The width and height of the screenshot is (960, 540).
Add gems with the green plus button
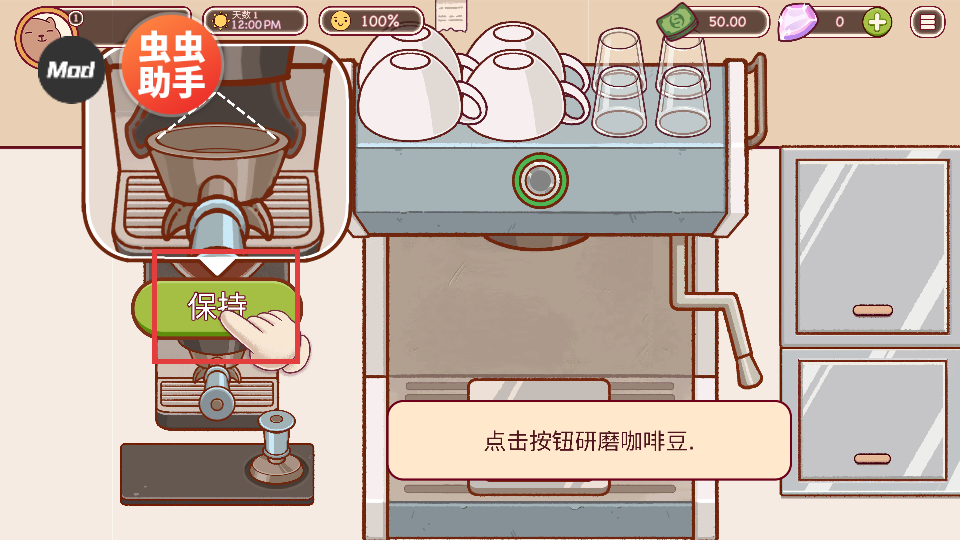[x=877, y=21]
